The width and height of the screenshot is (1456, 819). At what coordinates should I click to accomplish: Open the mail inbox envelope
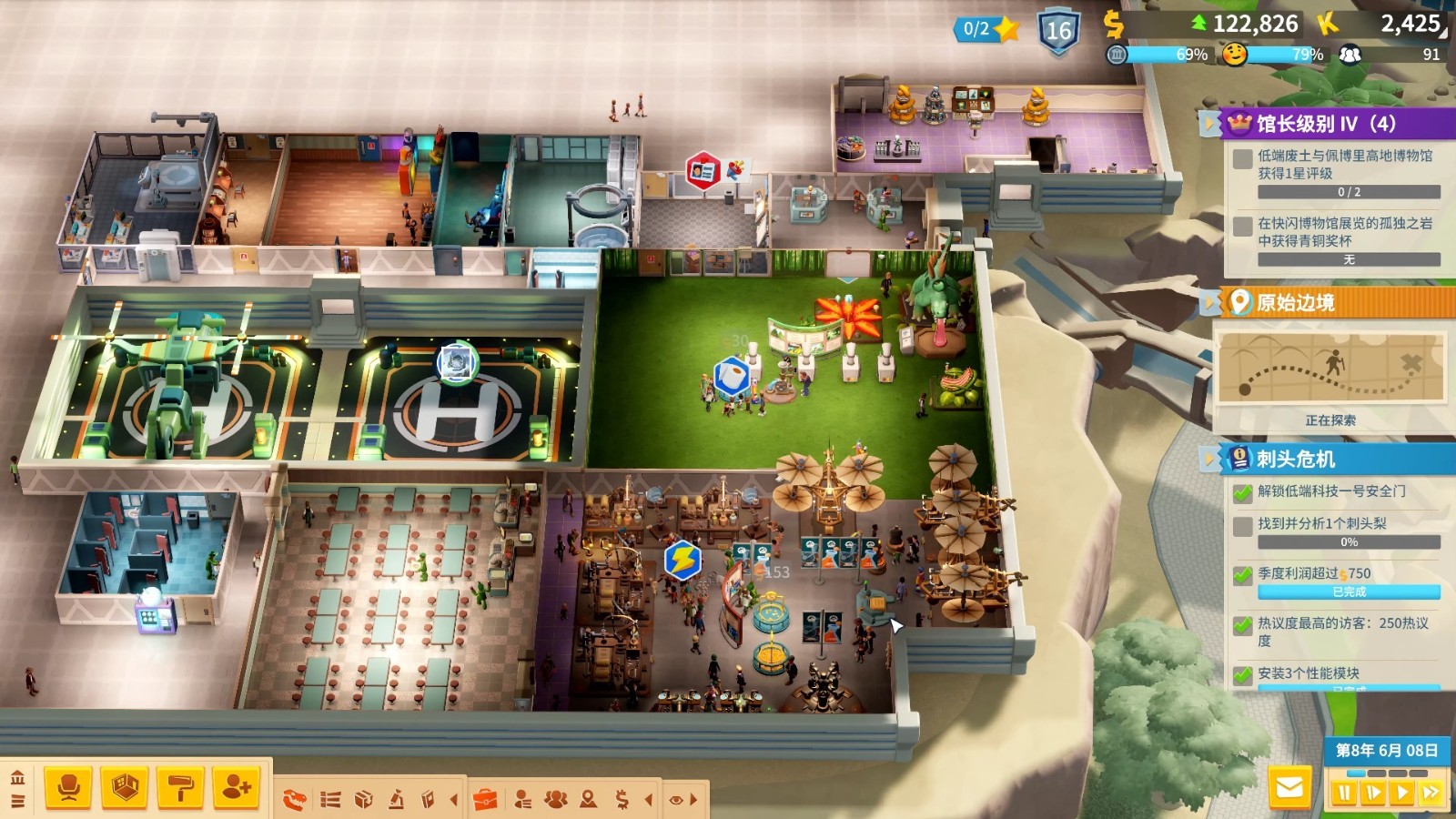pyautogui.click(x=1289, y=788)
